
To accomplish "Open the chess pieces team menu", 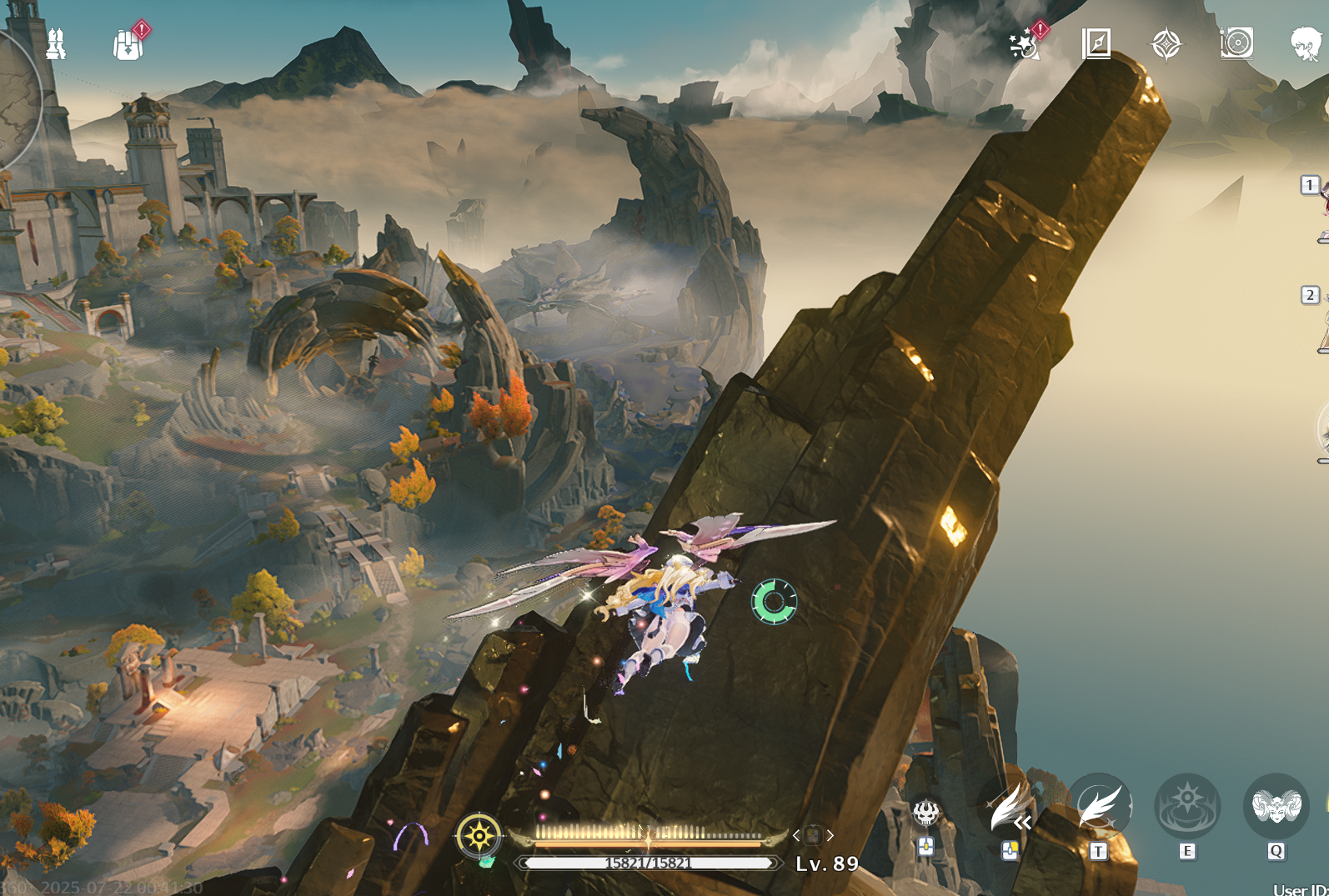I will pyautogui.click(x=56, y=43).
